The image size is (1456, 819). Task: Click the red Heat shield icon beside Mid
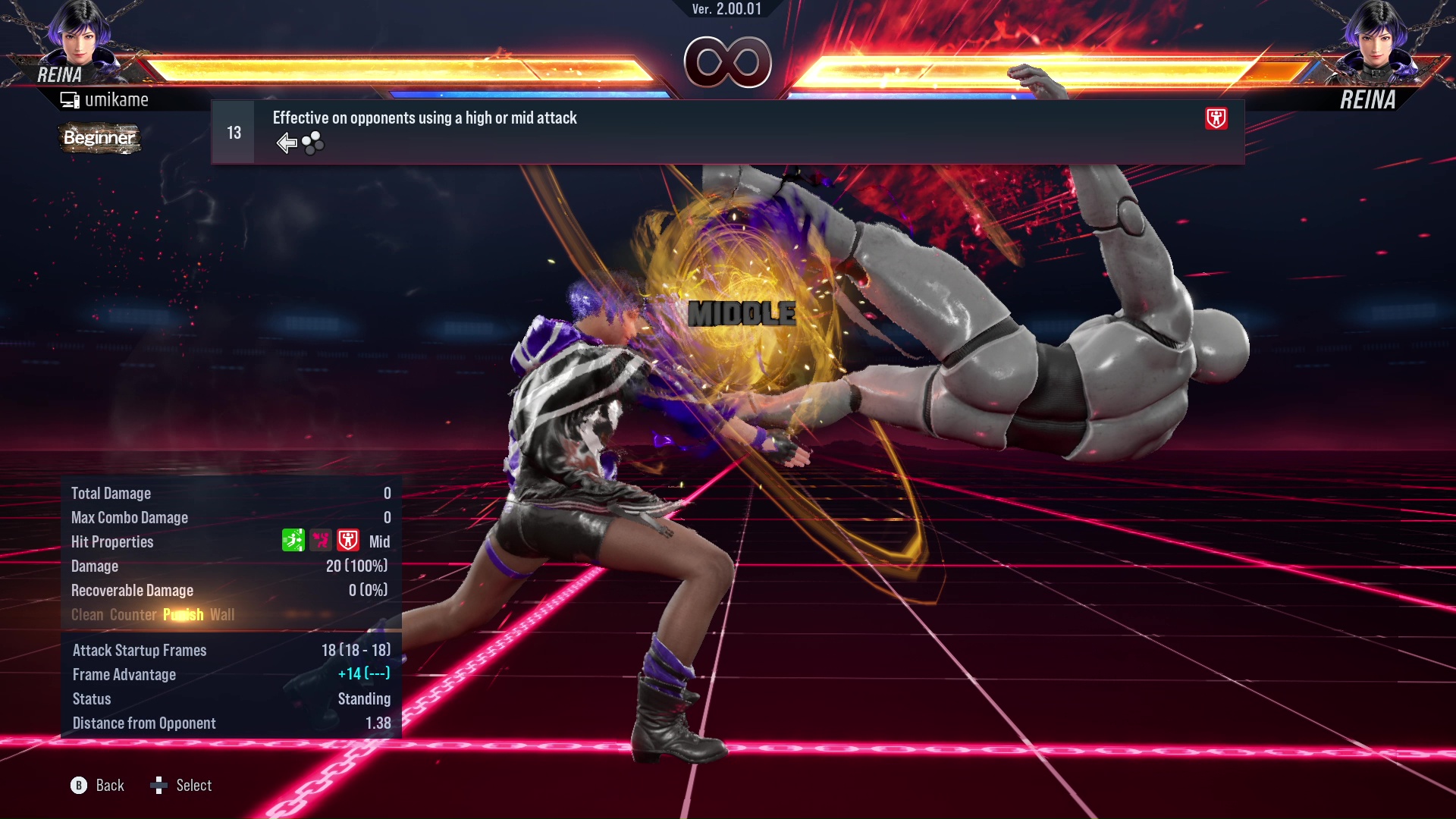tap(347, 541)
